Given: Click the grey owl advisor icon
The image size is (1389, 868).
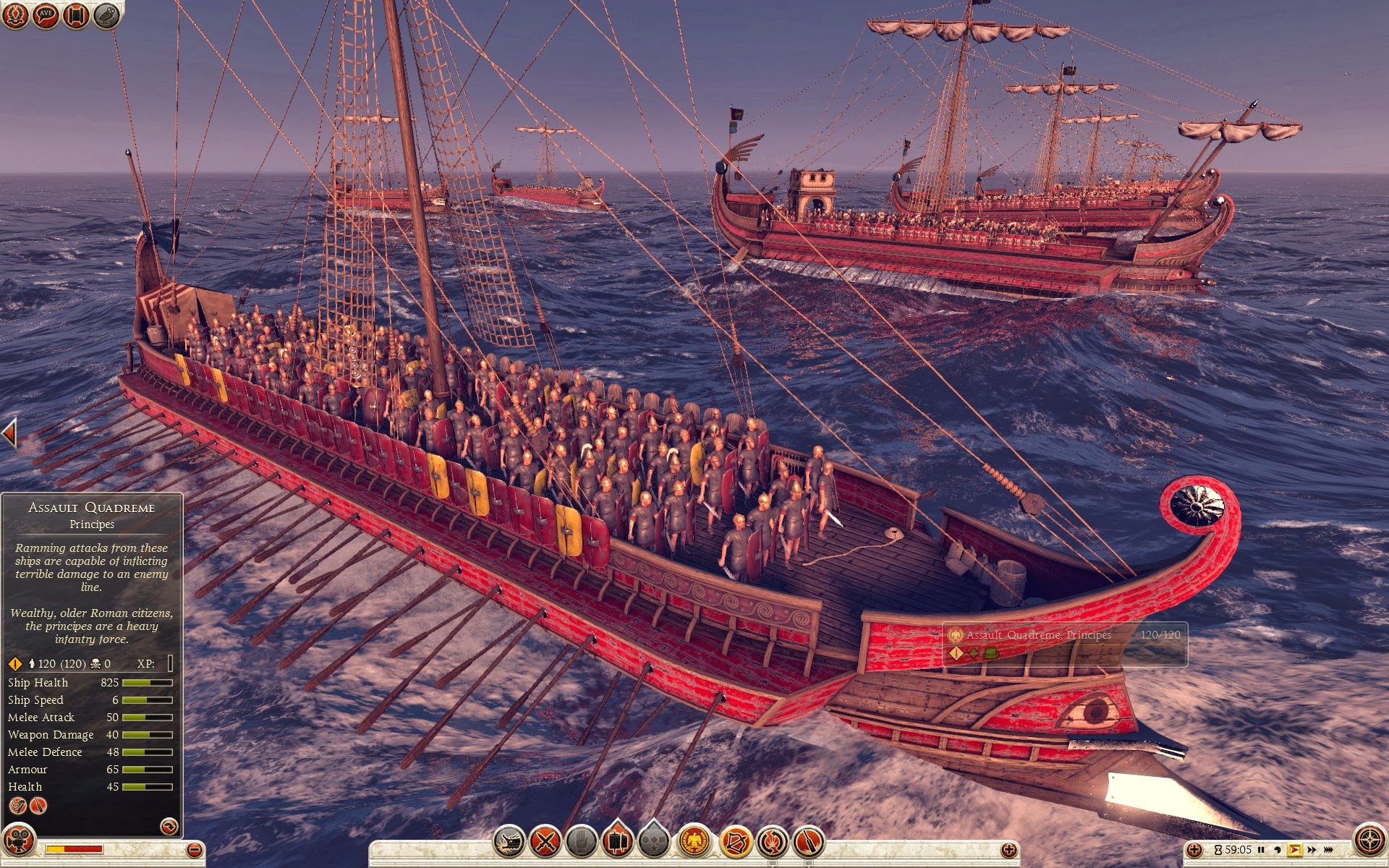Looking at the screenshot, I should (106, 15).
